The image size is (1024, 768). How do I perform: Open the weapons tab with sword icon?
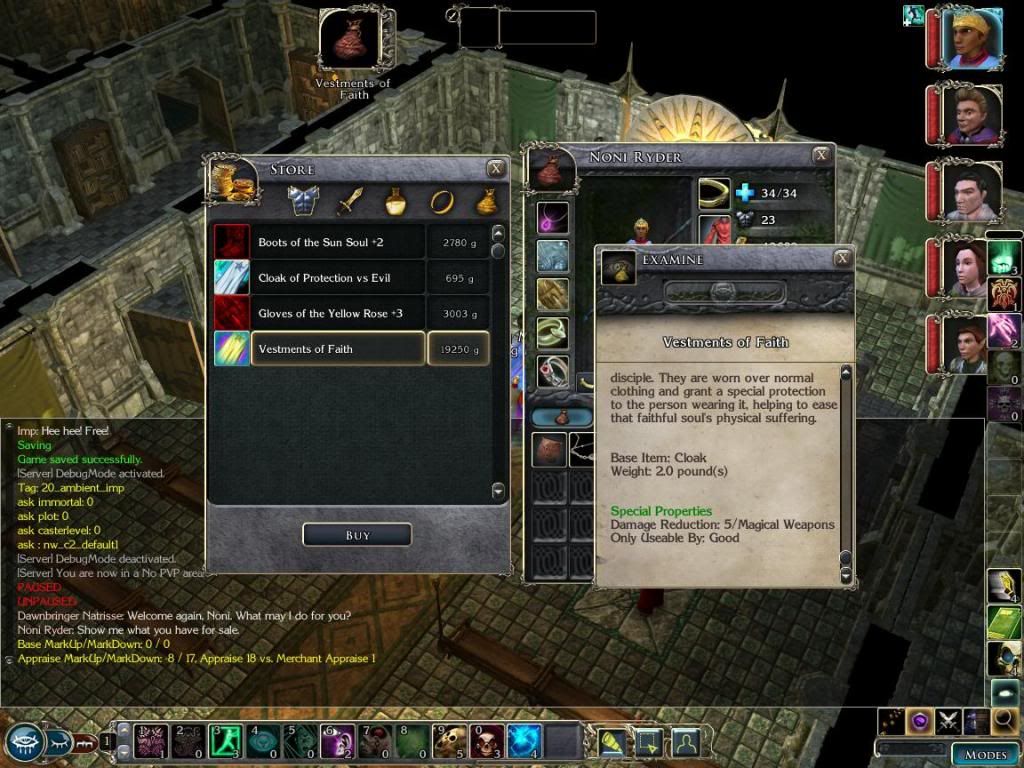coord(349,201)
